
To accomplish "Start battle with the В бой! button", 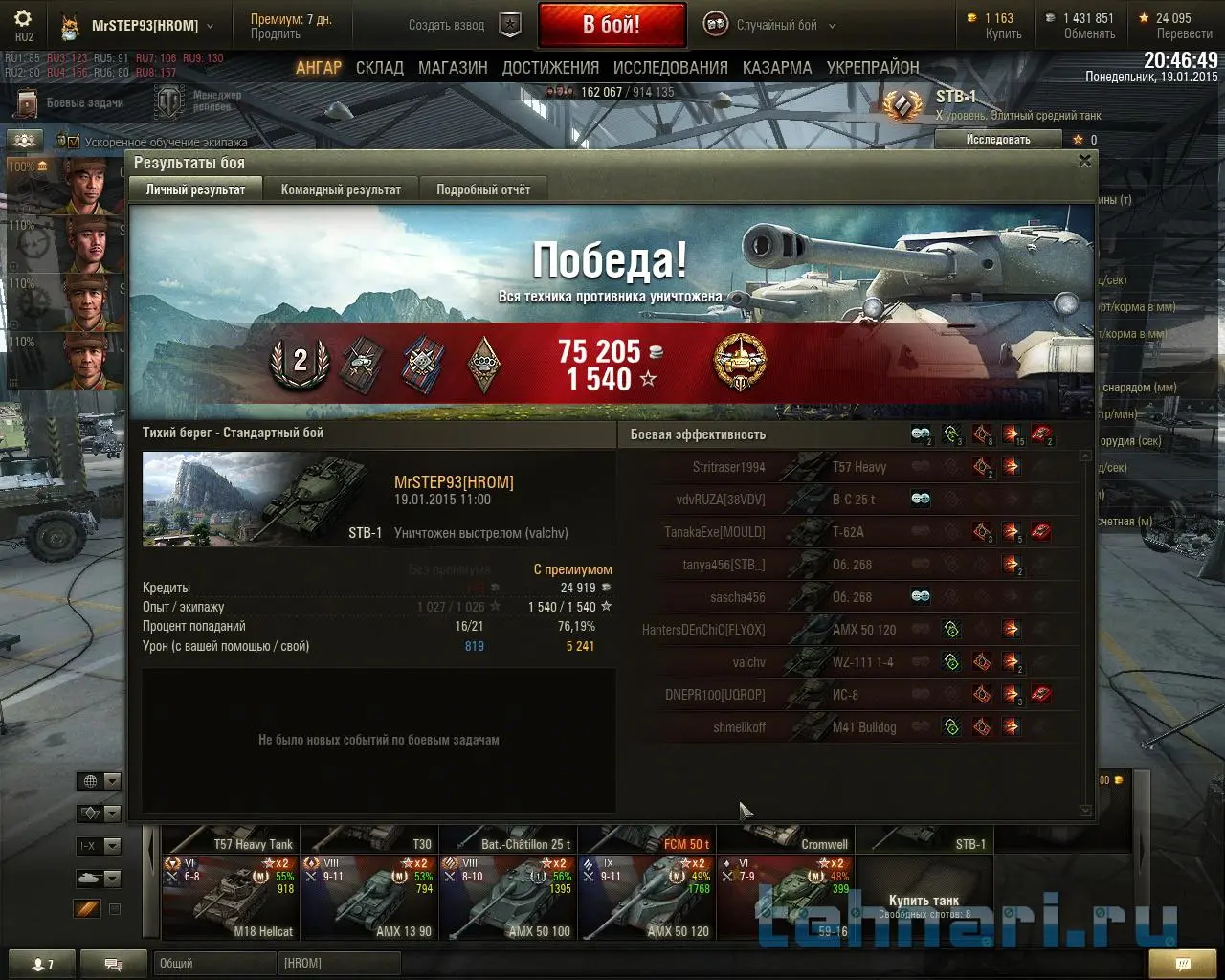I will click(612, 25).
